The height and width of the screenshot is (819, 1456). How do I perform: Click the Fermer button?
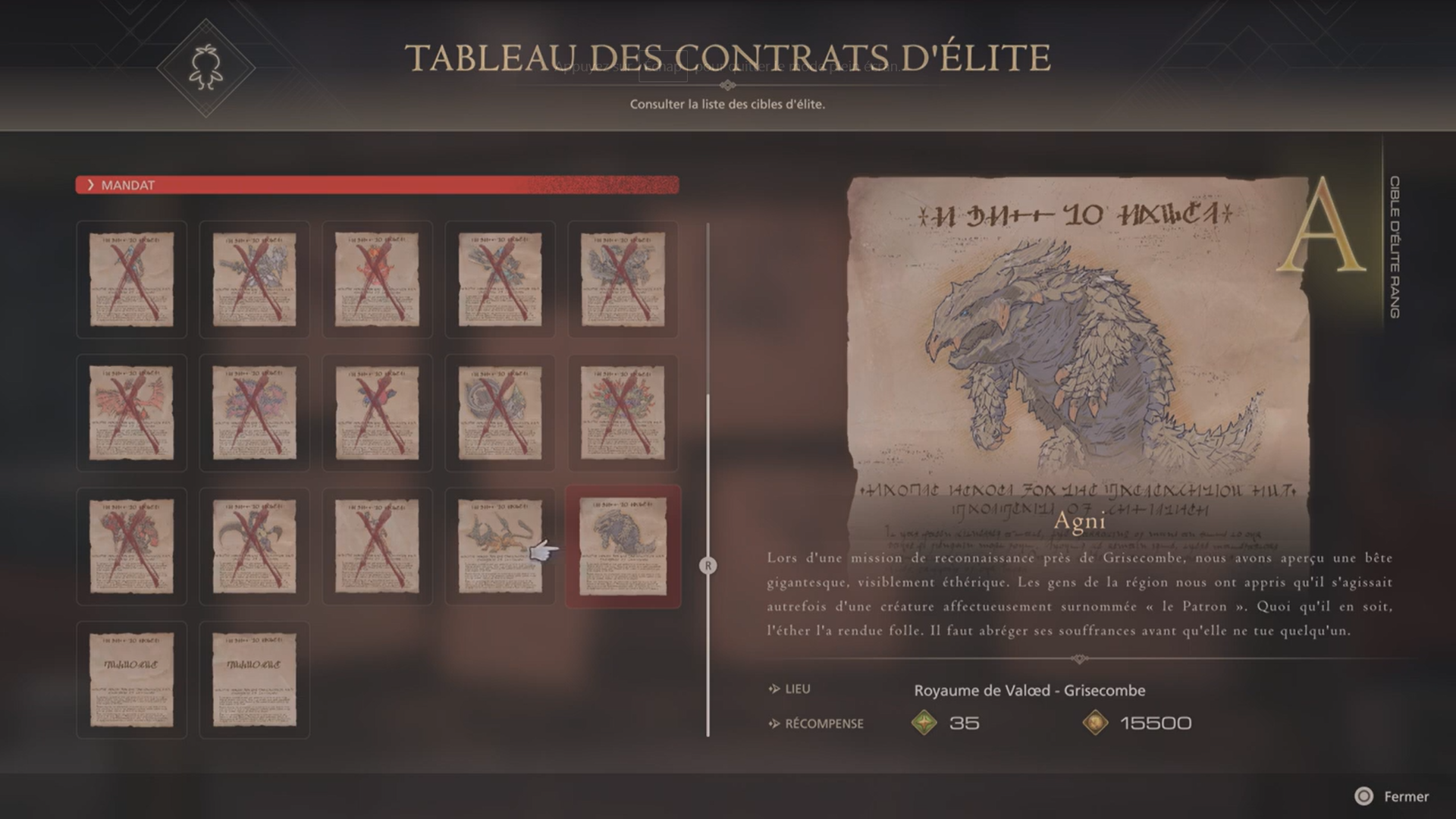1407,796
